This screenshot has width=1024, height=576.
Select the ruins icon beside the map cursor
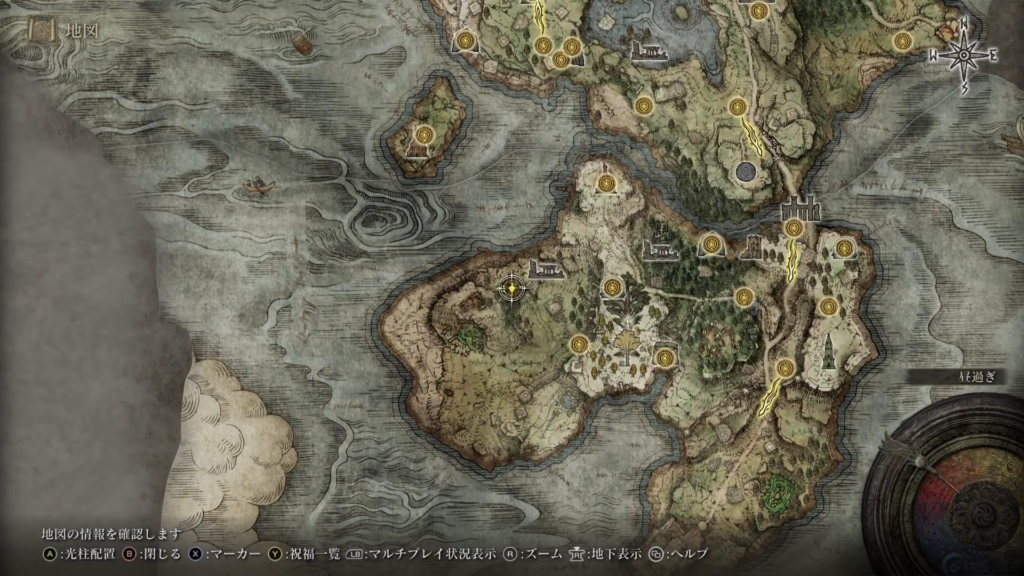coord(546,268)
